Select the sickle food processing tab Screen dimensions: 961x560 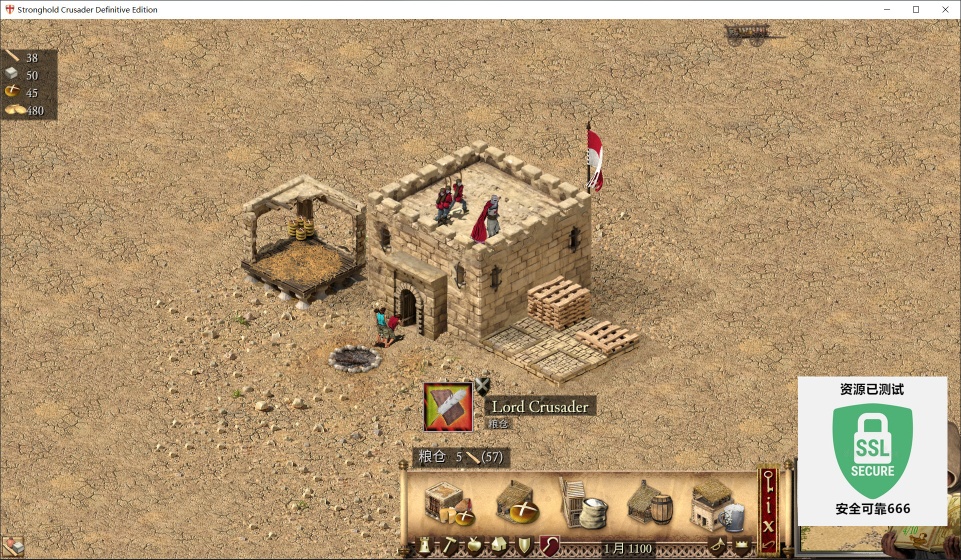pyautogui.click(x=549, y=545)
